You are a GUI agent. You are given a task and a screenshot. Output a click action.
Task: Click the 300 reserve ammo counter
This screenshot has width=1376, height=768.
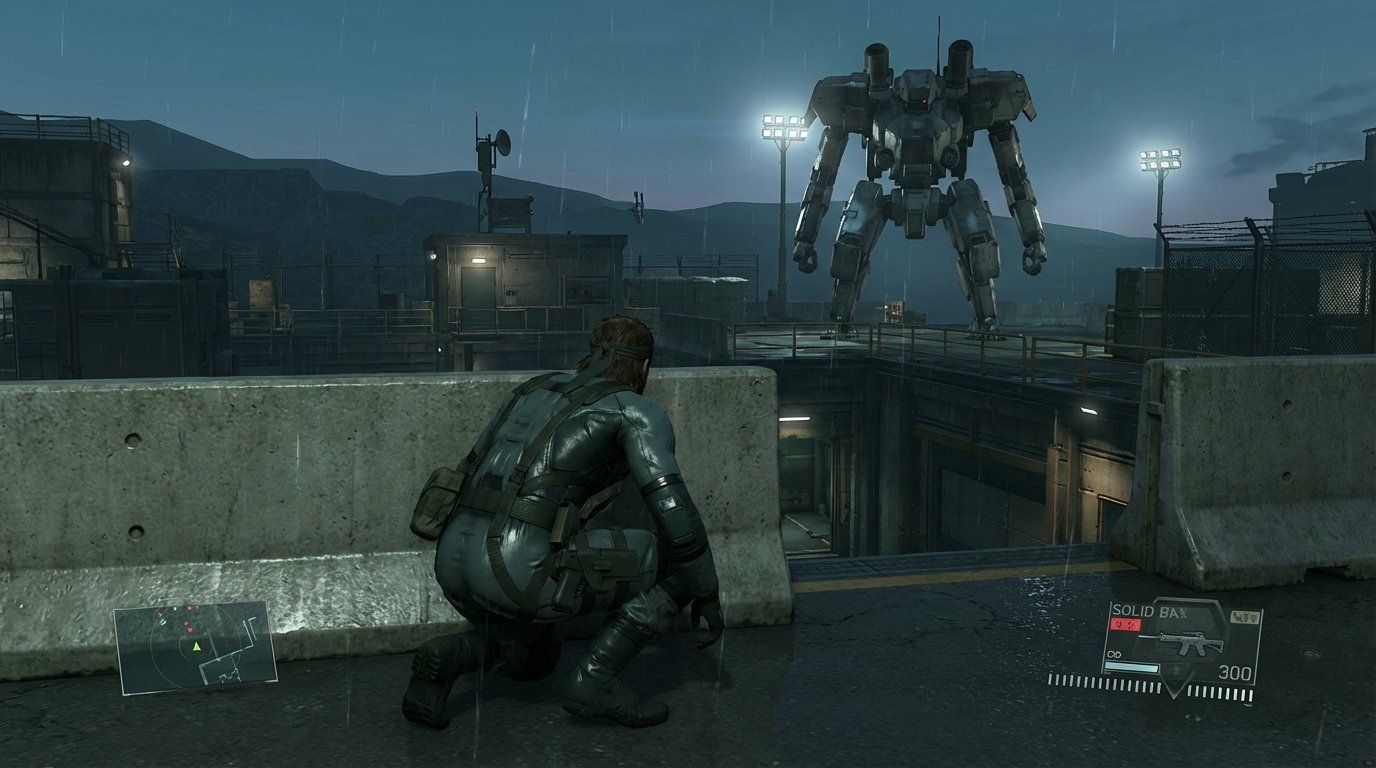click(x=1236, y=670)
